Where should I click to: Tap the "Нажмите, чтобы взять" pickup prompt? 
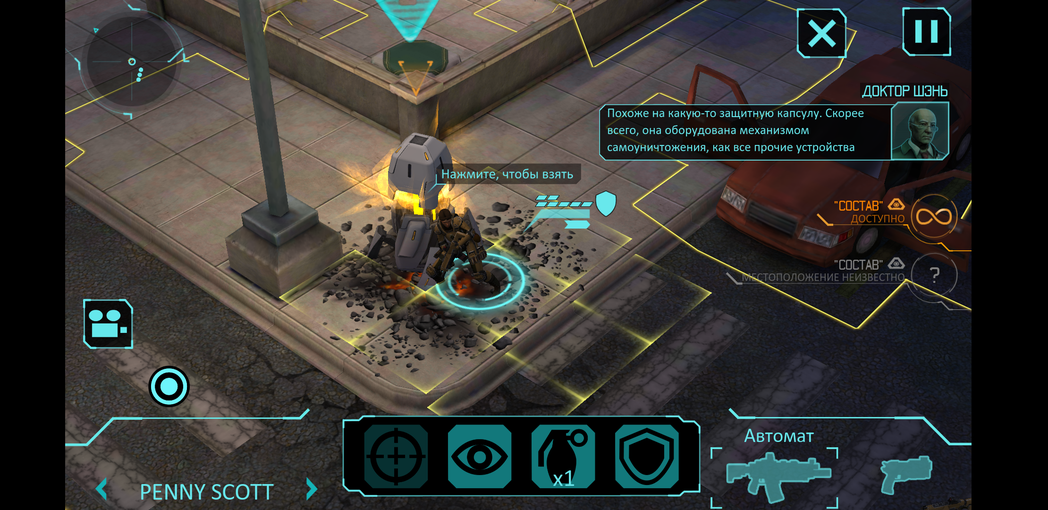(508, 174)
